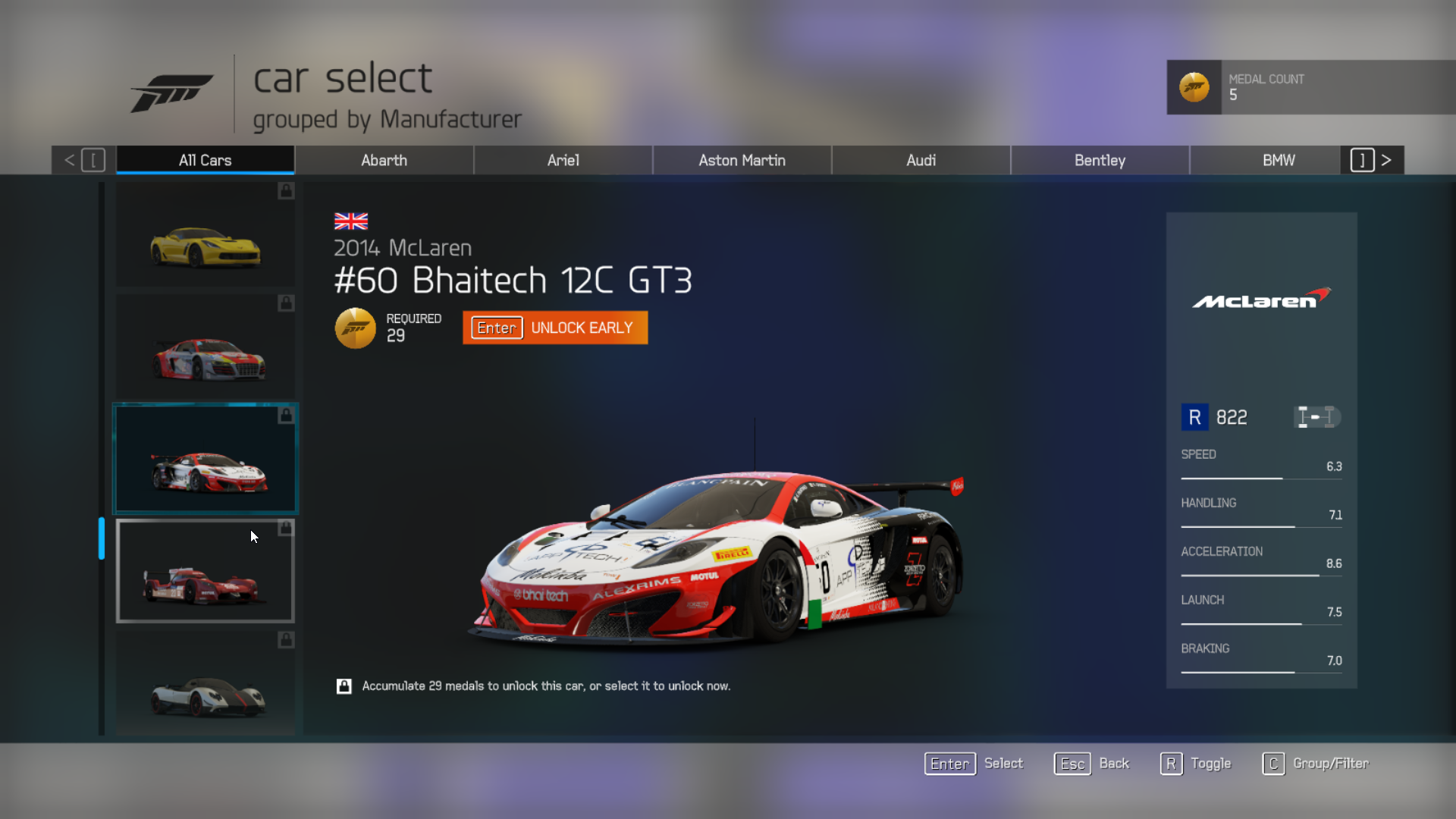The image size is (1456, 819).
Task: Choose the grey Pagani thumbnail
Action: [206, 684]
